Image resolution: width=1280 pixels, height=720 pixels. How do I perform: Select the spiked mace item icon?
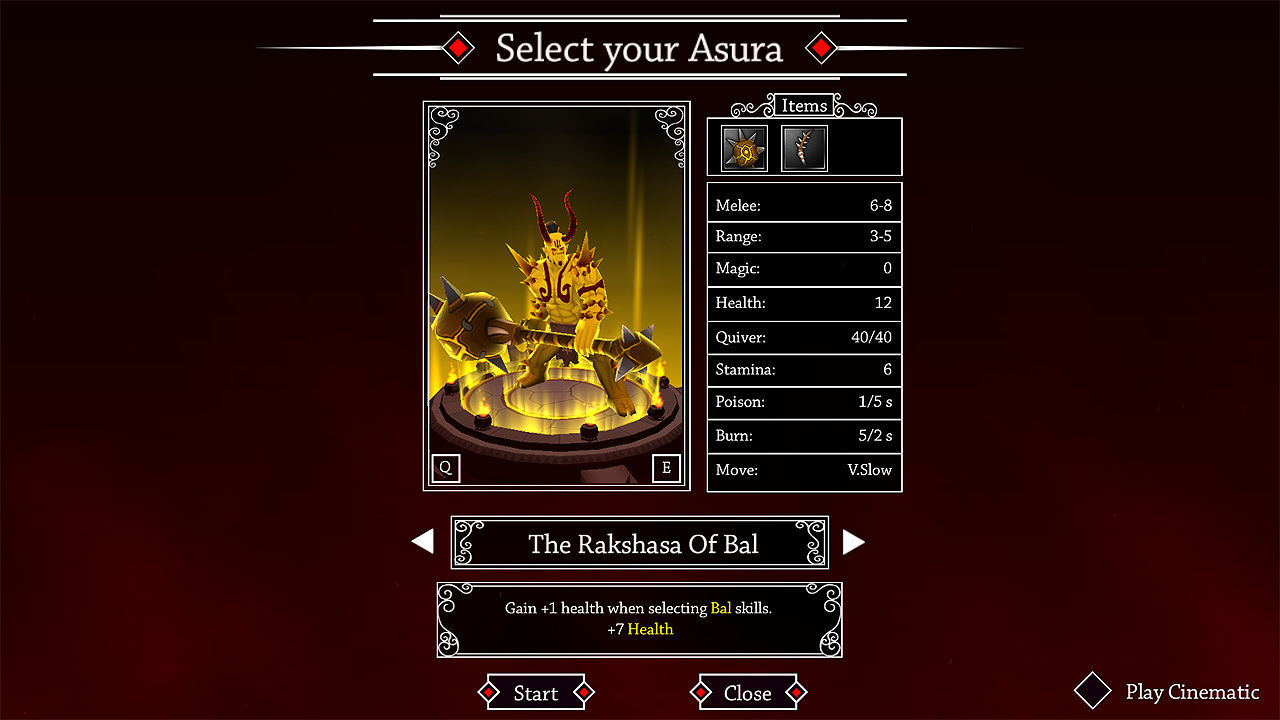pos(744,148)
